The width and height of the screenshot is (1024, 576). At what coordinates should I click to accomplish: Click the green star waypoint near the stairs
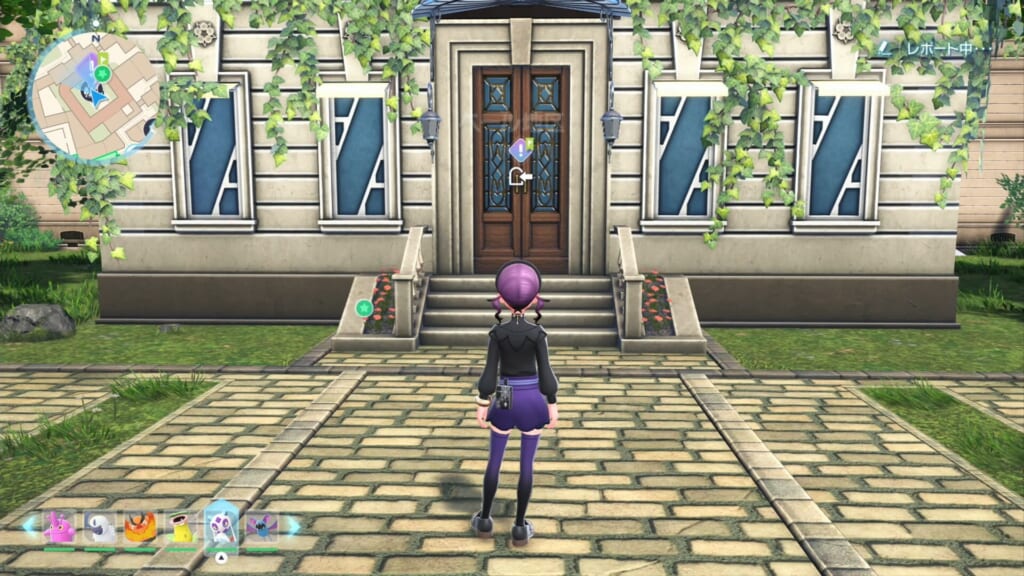click(364, 307)
